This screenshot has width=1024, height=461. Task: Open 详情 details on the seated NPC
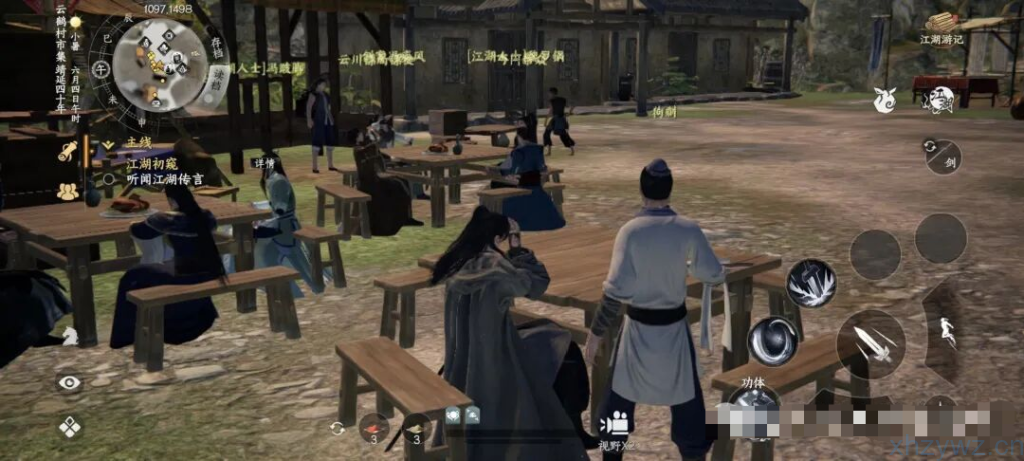(x=265, y=162)
